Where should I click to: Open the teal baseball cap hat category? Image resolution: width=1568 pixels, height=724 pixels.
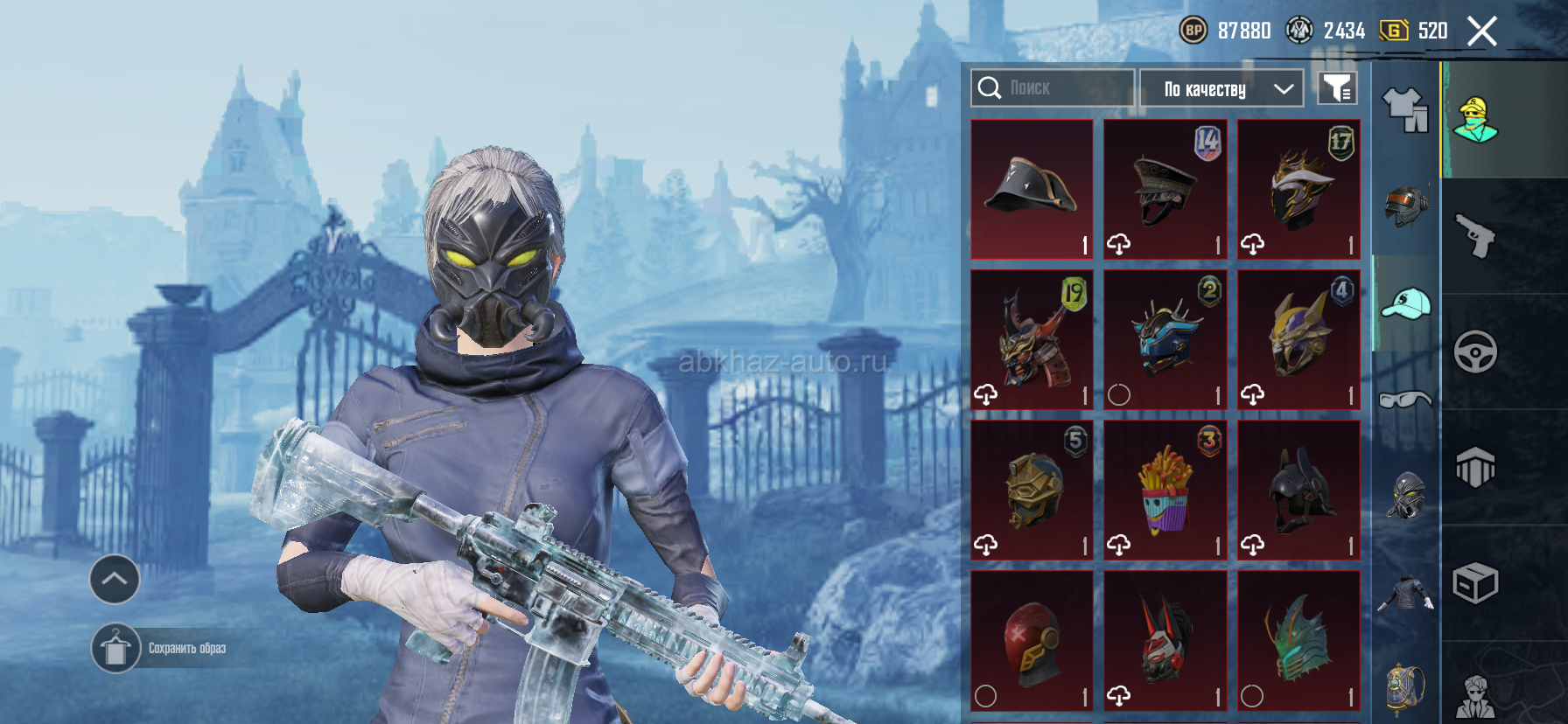click(1405, 303)
